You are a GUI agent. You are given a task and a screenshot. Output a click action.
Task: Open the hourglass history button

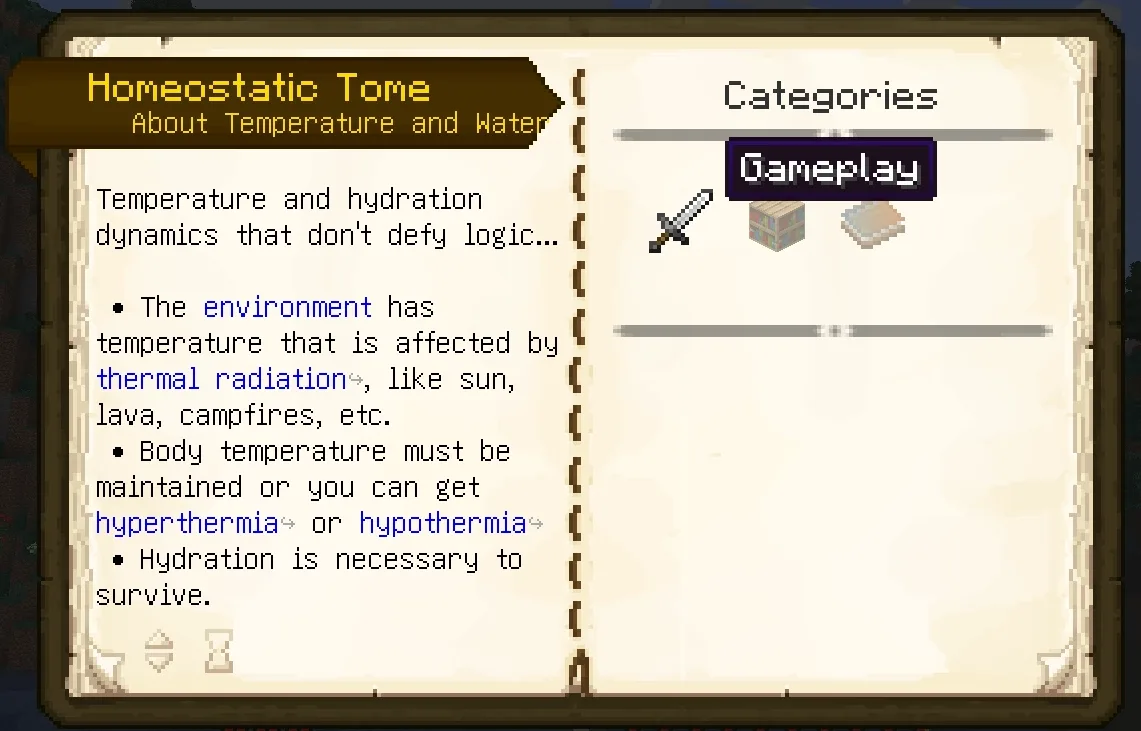pos(218,651)
